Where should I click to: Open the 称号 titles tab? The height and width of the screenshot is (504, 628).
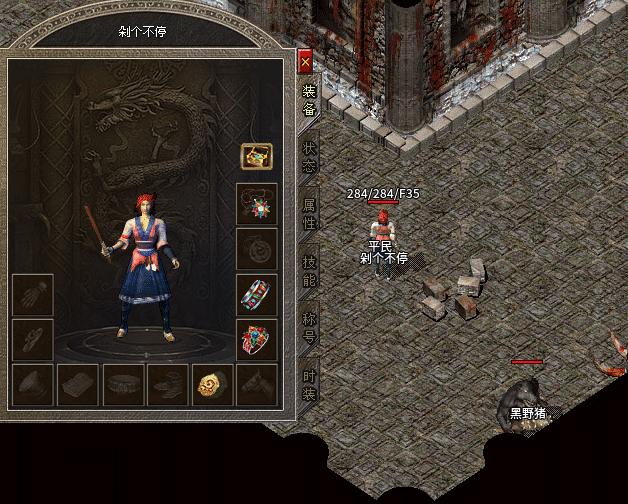click(309, 327)
